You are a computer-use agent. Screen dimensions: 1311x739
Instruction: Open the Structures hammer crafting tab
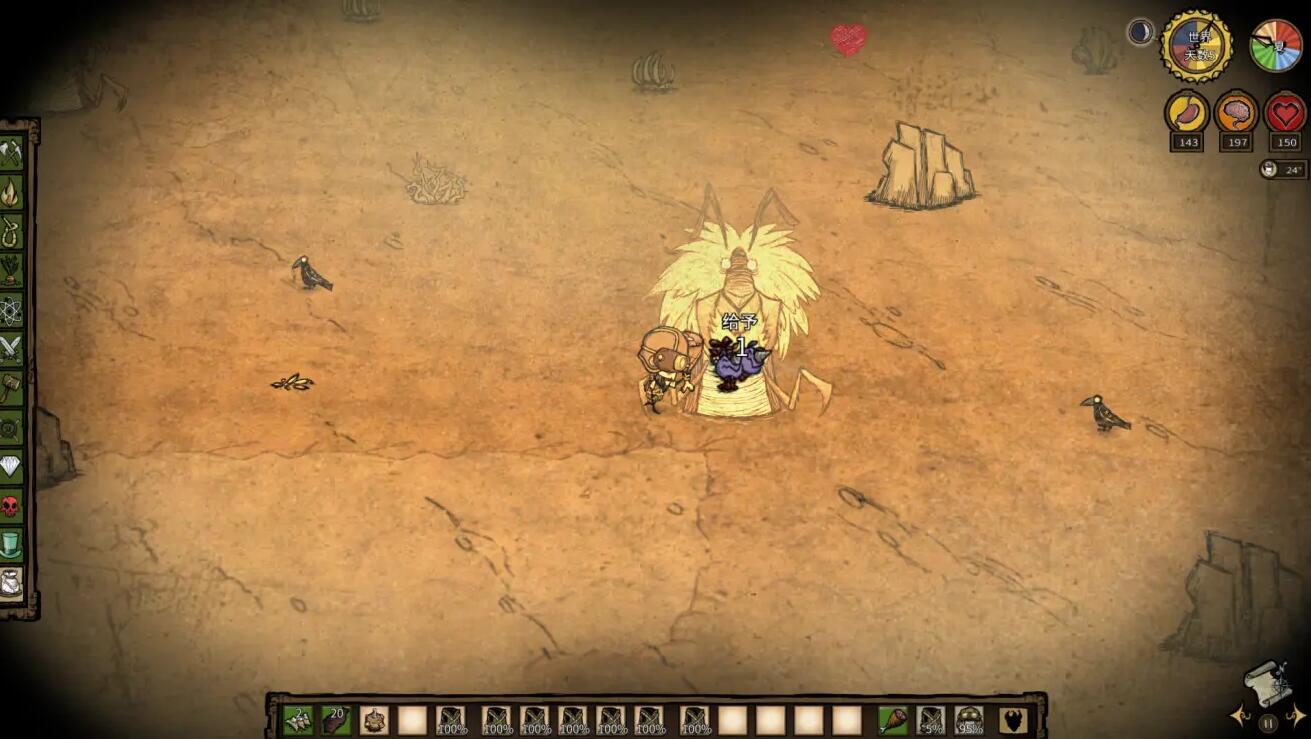(x=11, y=387)
